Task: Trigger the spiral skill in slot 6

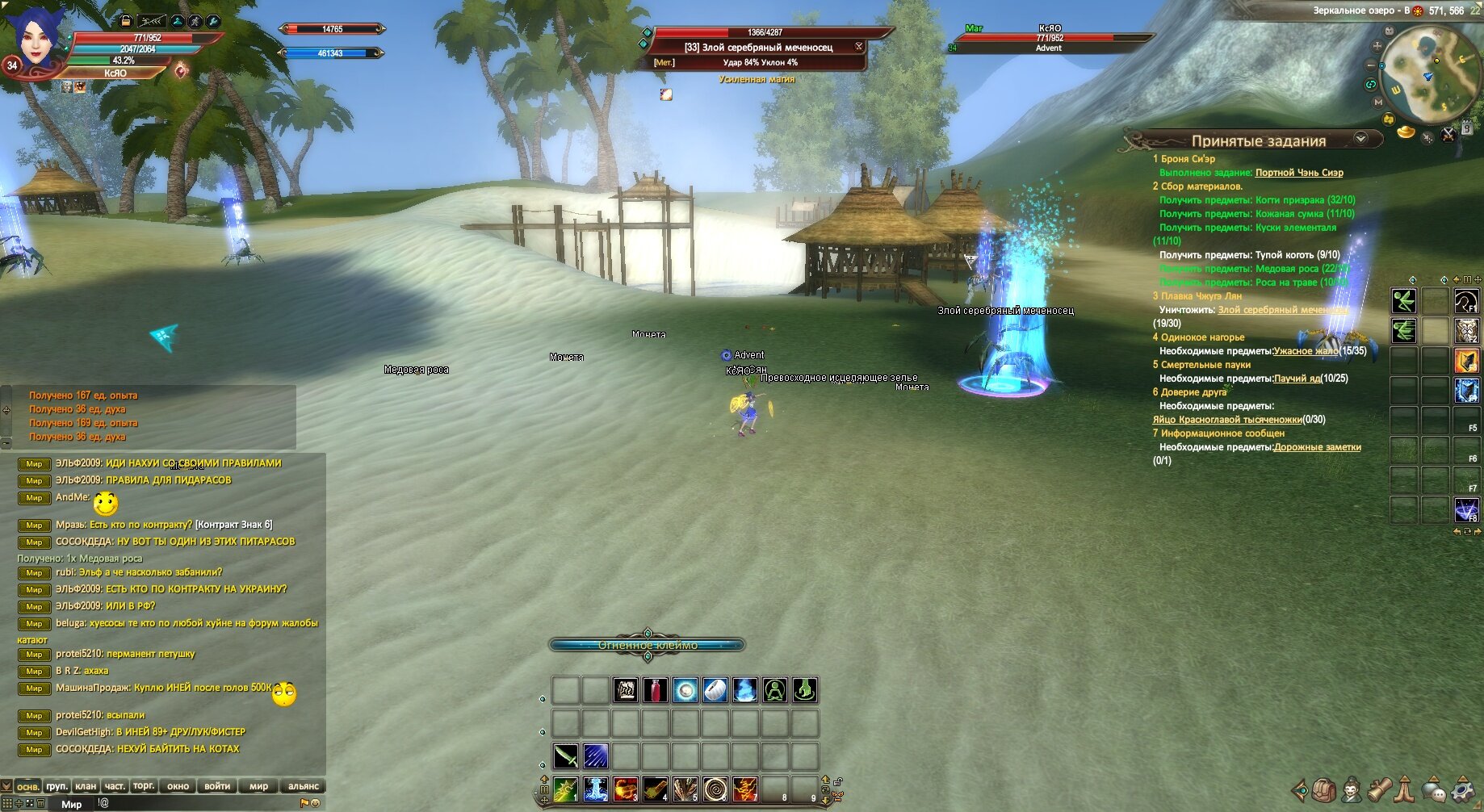Action: tap(715, 789)
